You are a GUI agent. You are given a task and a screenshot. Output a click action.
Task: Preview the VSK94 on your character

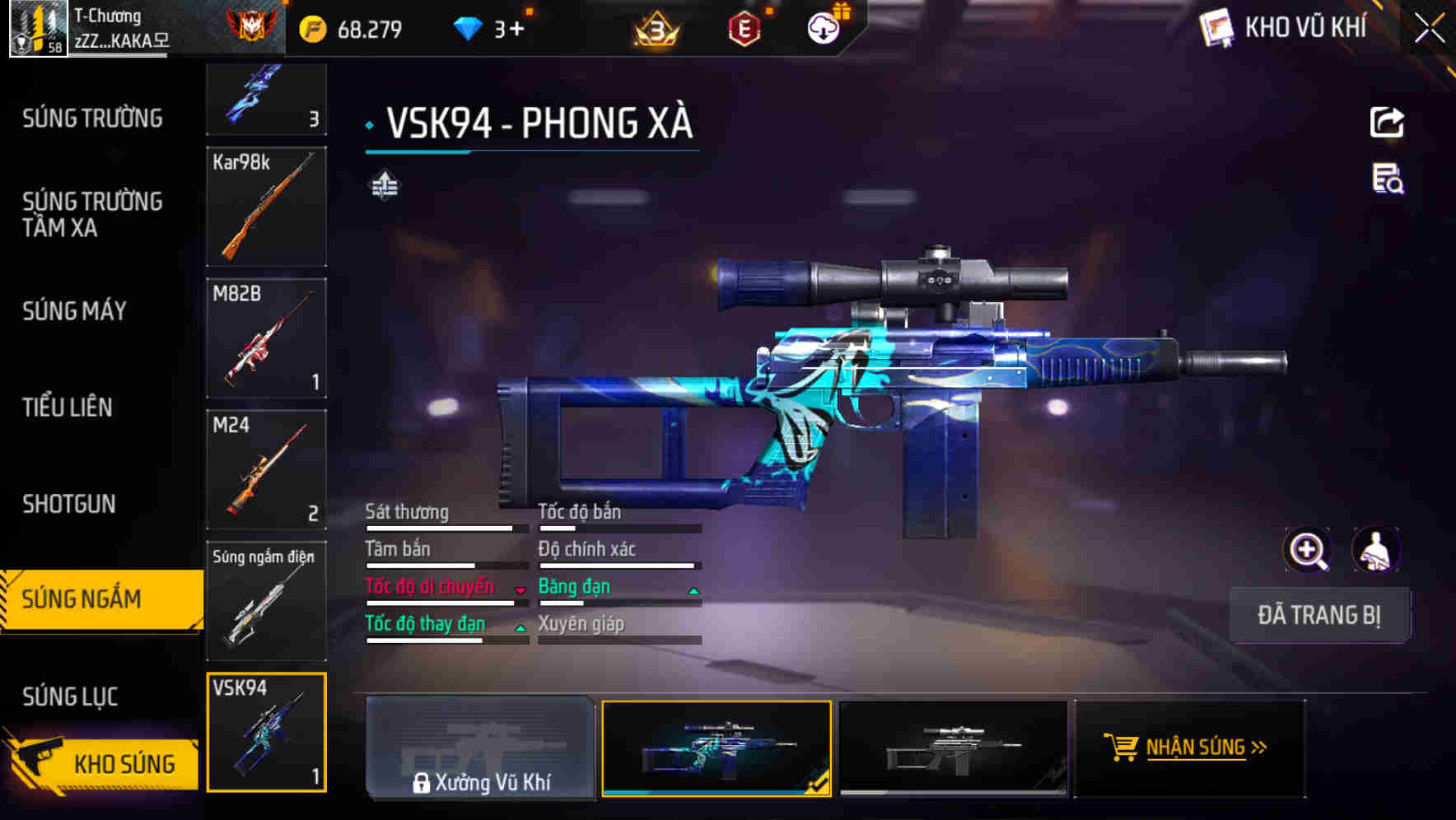click(1376, 550)
